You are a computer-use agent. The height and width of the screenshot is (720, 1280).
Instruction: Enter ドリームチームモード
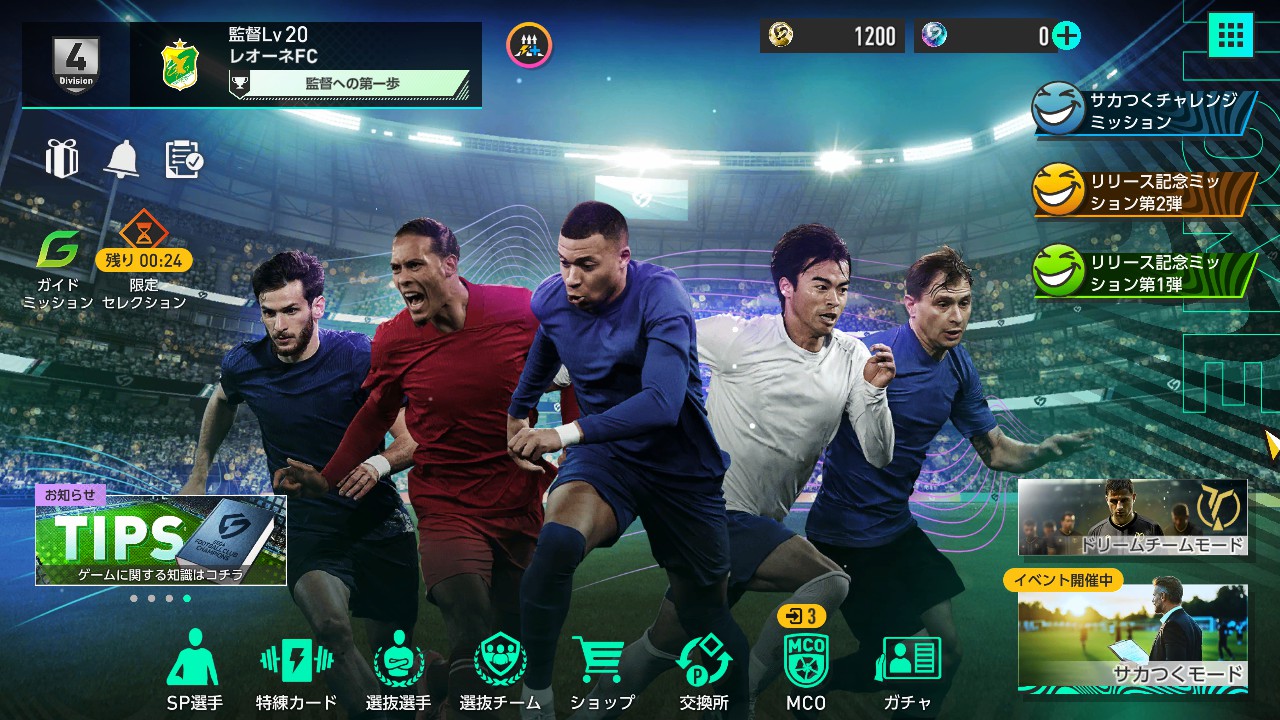(x=1133, y=517)
